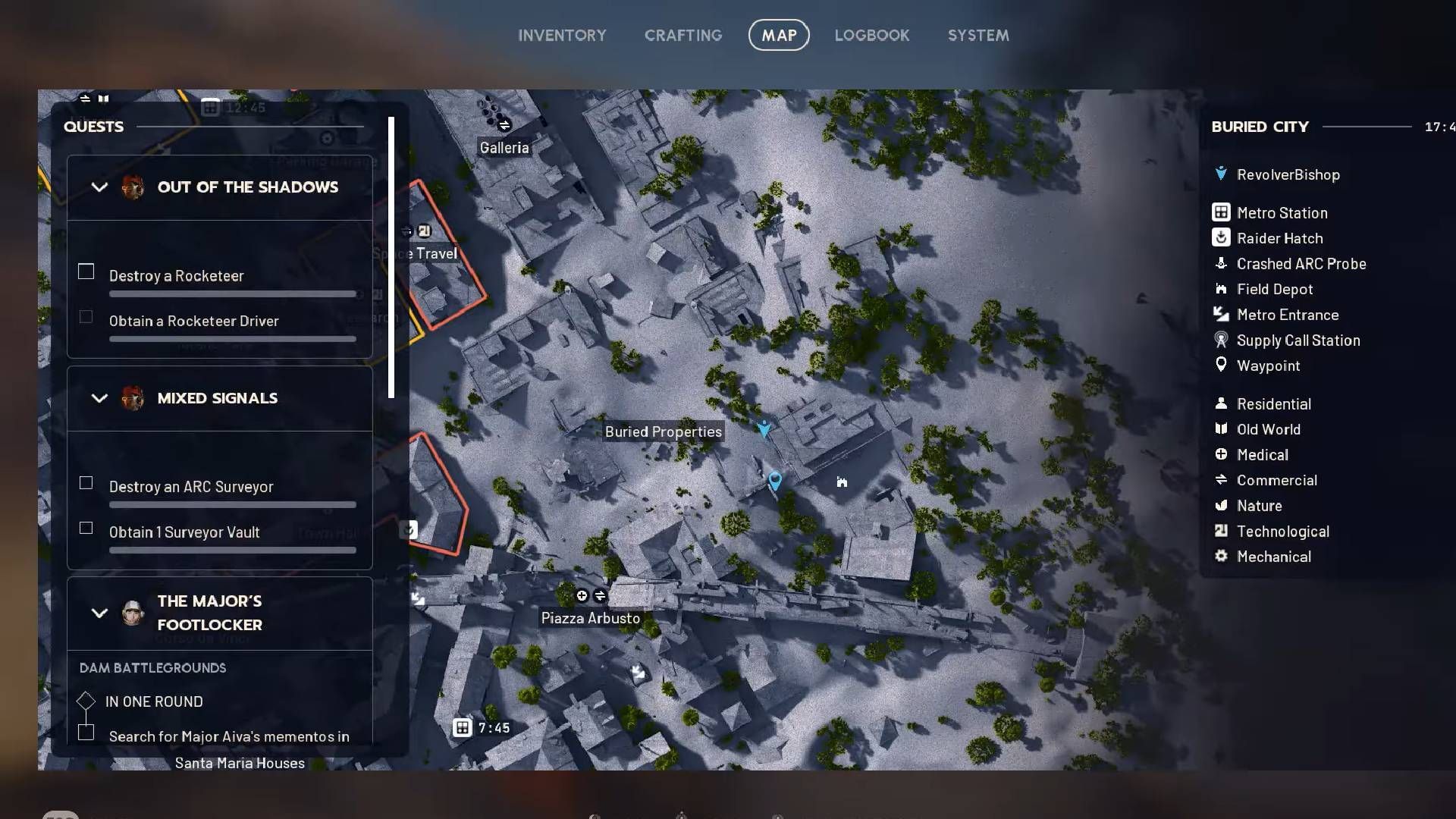Switch to the Inventory tab
1456x819 pixels.
(562, 35)
